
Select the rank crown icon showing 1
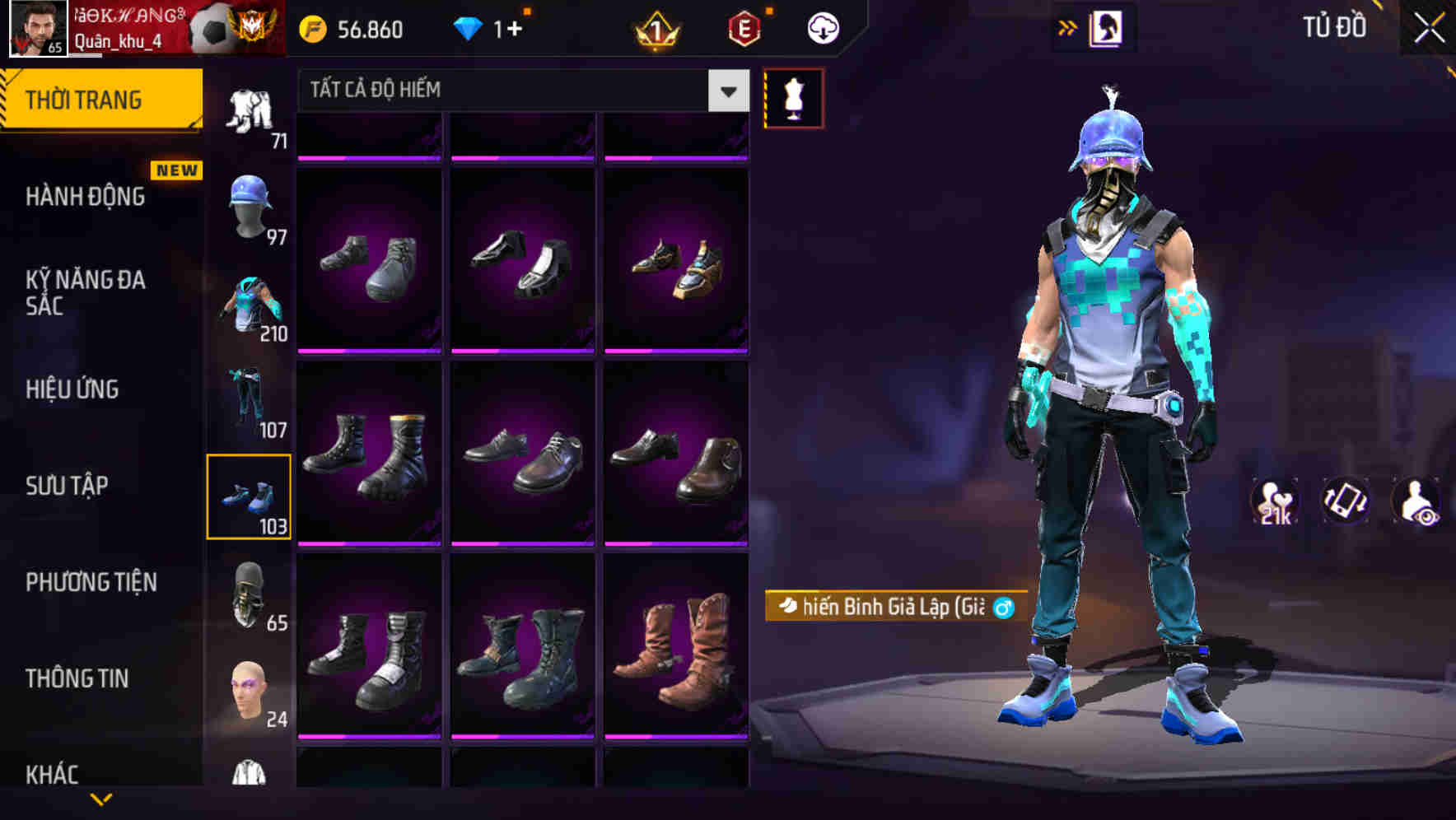656,27
